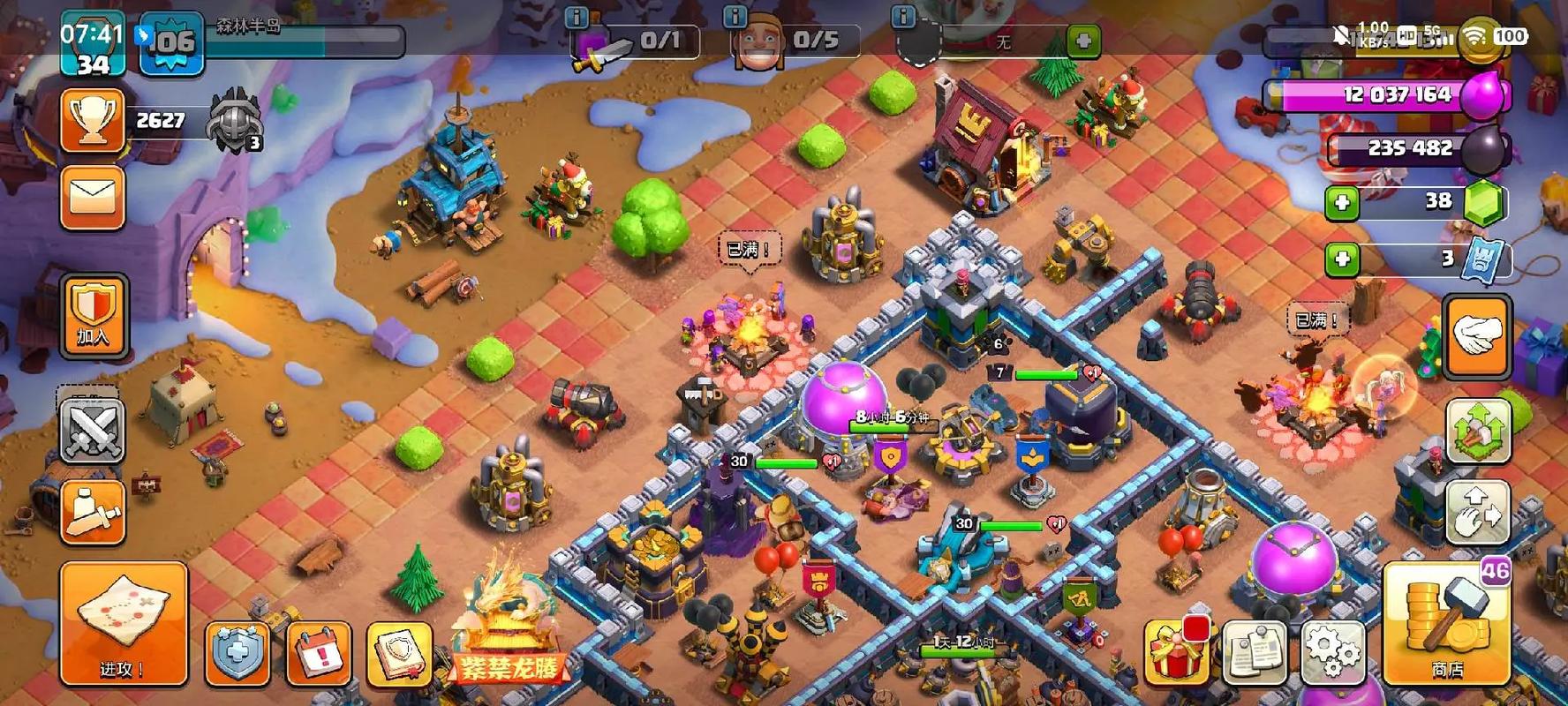Screen dimensions: 1568x706
Task: Open the clipboard news button
Action: (x=1255, y=652)
